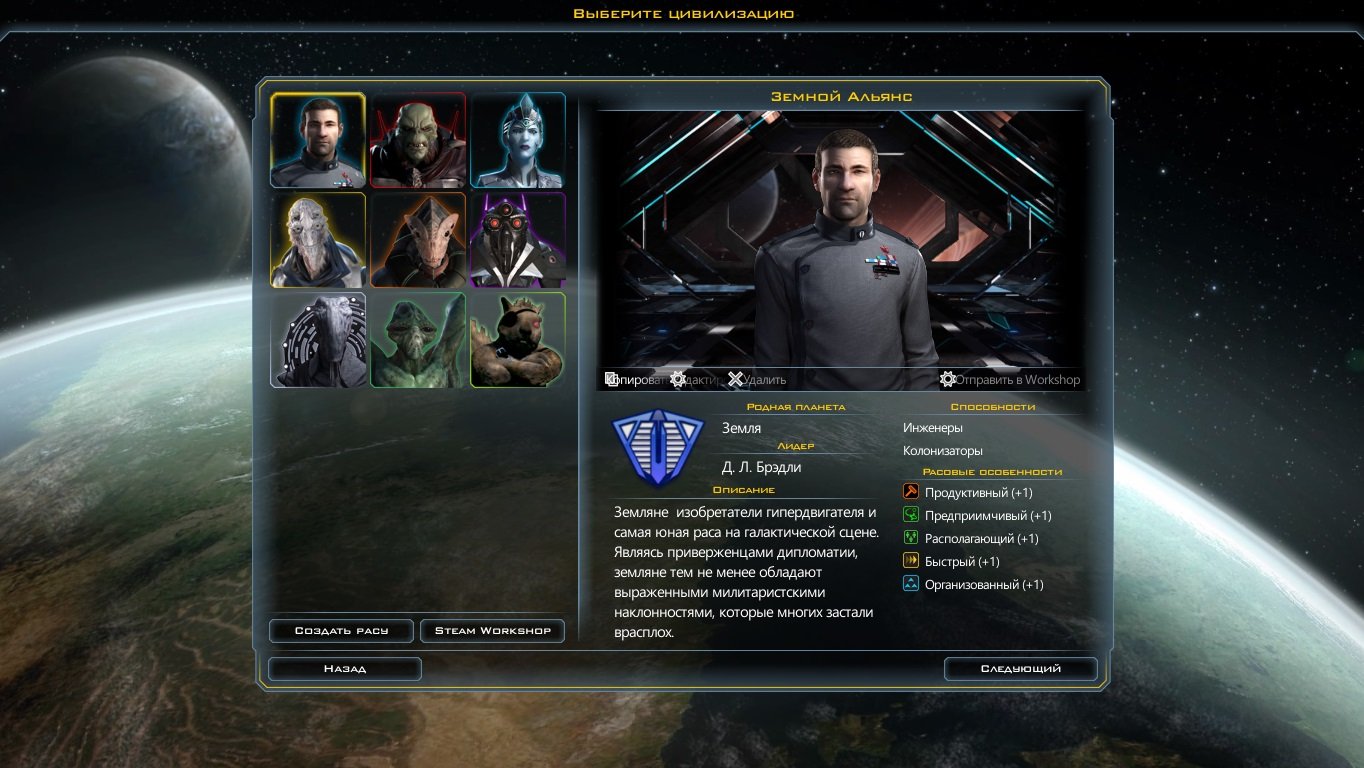Pick the reptilian brown alien portrait
This screenshot has width=1364, height=768.
coord(417,240)
